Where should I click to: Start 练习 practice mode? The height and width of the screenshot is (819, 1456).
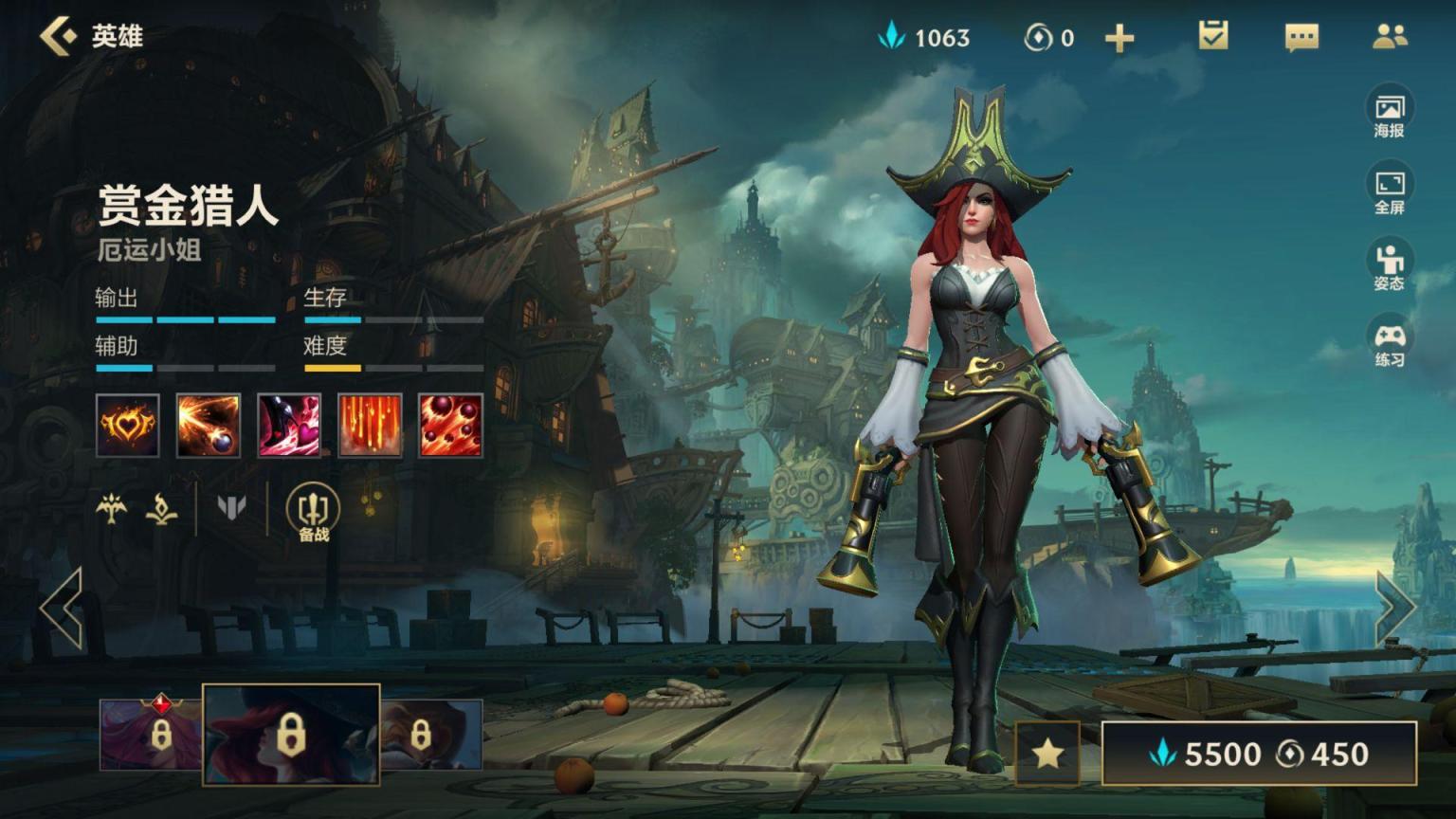click(x=1389, y=343)
